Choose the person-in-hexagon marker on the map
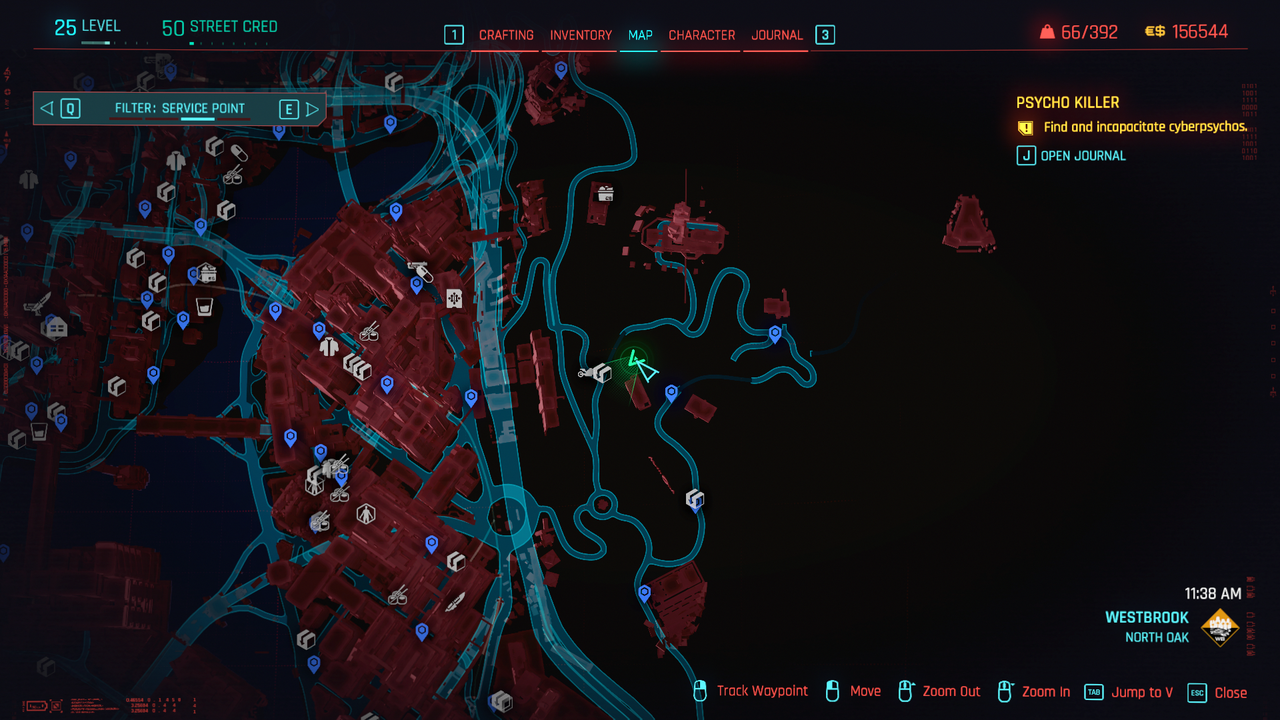The image size is (1280, 720). 366,515
